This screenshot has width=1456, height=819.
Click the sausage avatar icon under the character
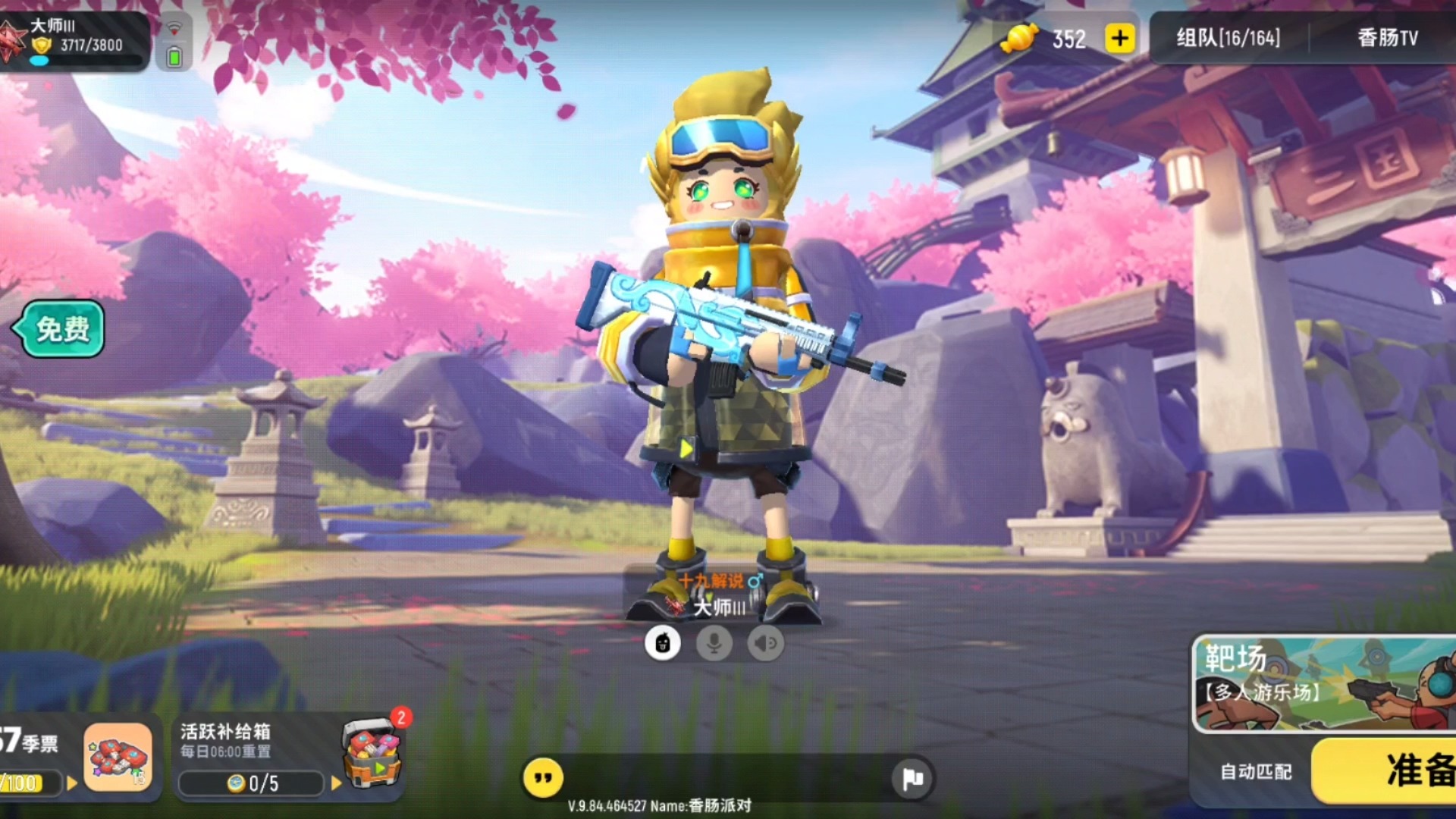tap(662, 644)
